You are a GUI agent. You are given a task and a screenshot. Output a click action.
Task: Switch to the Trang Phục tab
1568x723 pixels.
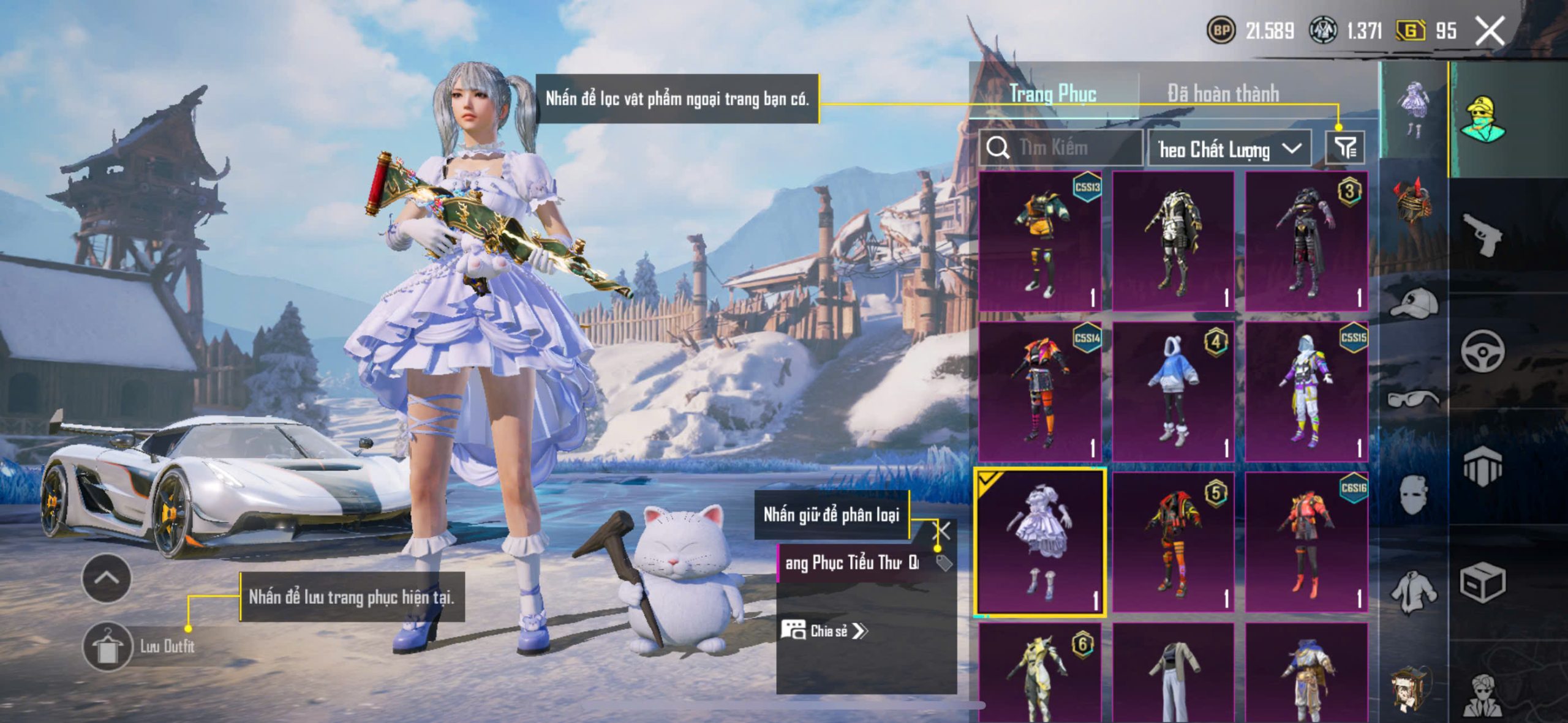[x=1052, y=94]
